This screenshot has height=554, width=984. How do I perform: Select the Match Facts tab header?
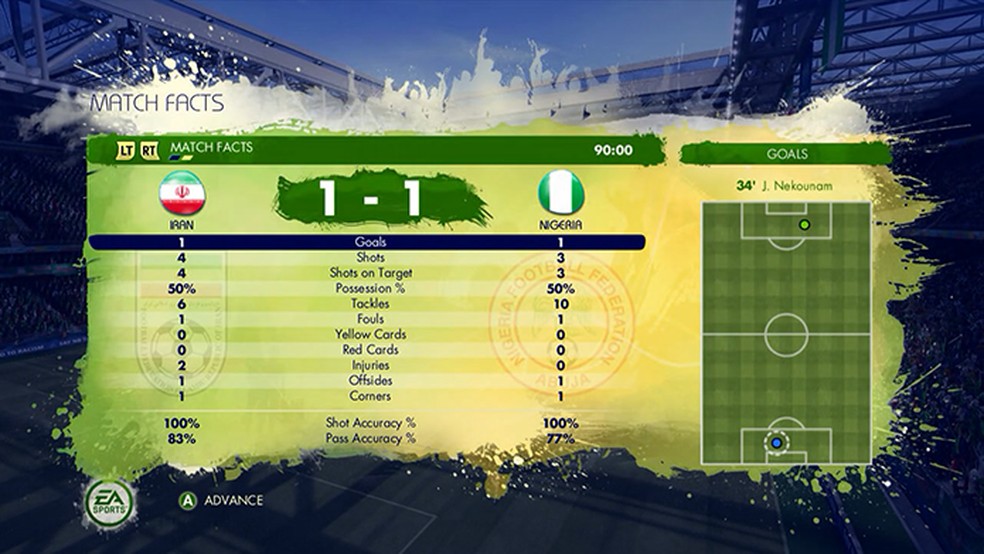coord(211,149)
